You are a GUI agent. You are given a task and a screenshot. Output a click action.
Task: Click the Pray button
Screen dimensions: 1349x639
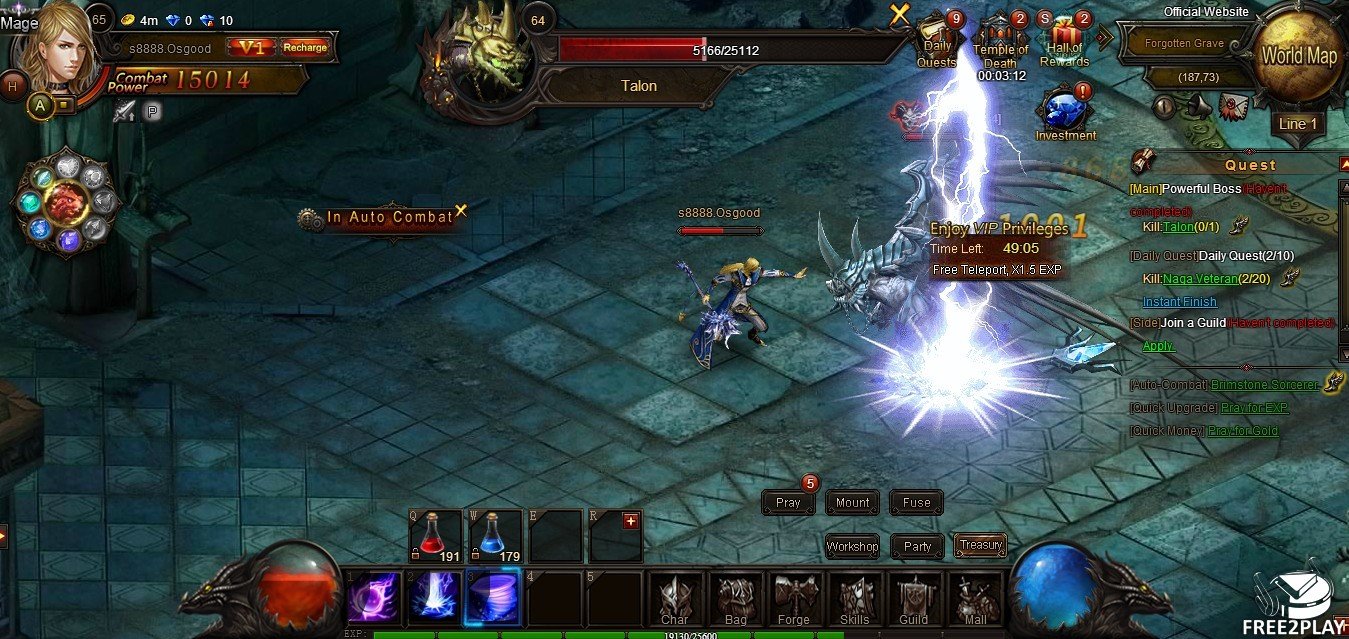(x=788, y=503)
